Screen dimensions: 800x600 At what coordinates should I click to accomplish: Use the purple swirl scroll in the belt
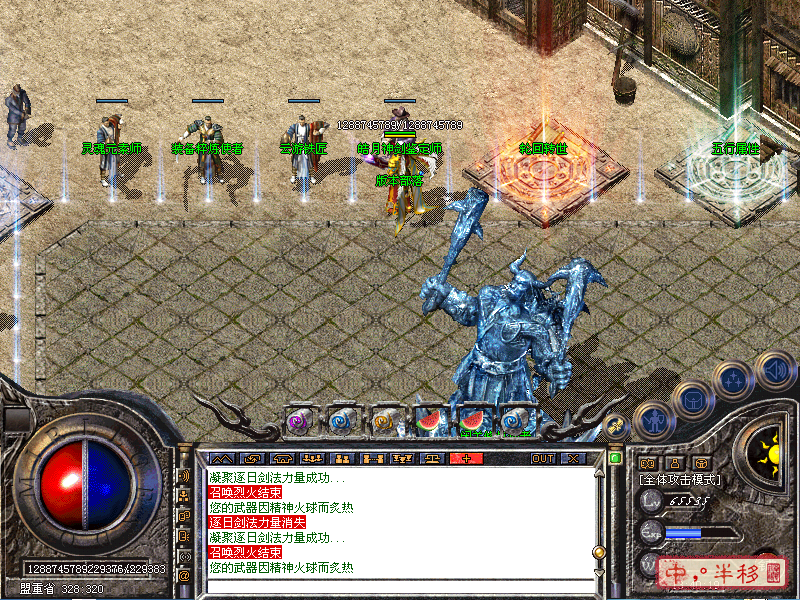click(x=299, y=421)
